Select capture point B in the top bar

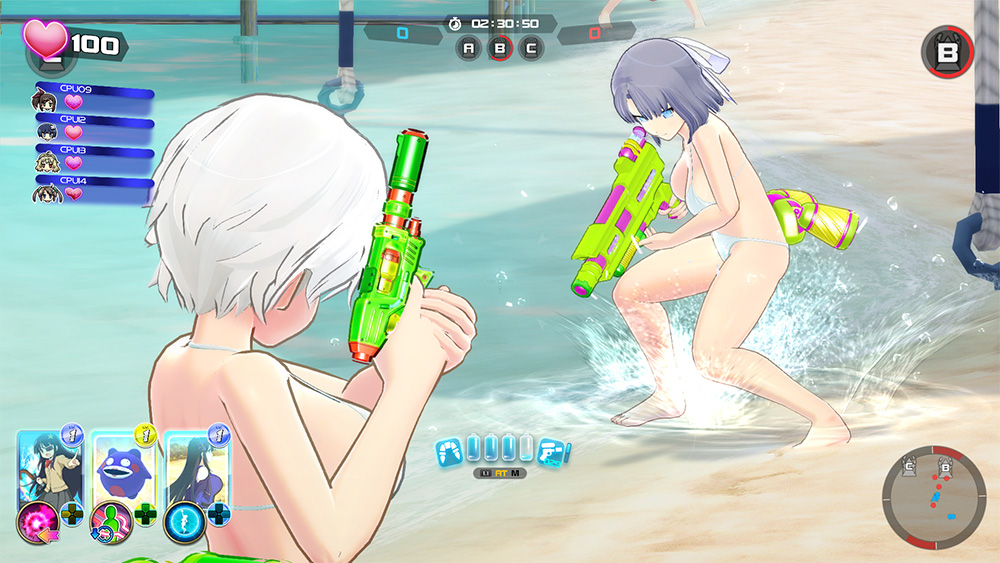pos(500,47)
